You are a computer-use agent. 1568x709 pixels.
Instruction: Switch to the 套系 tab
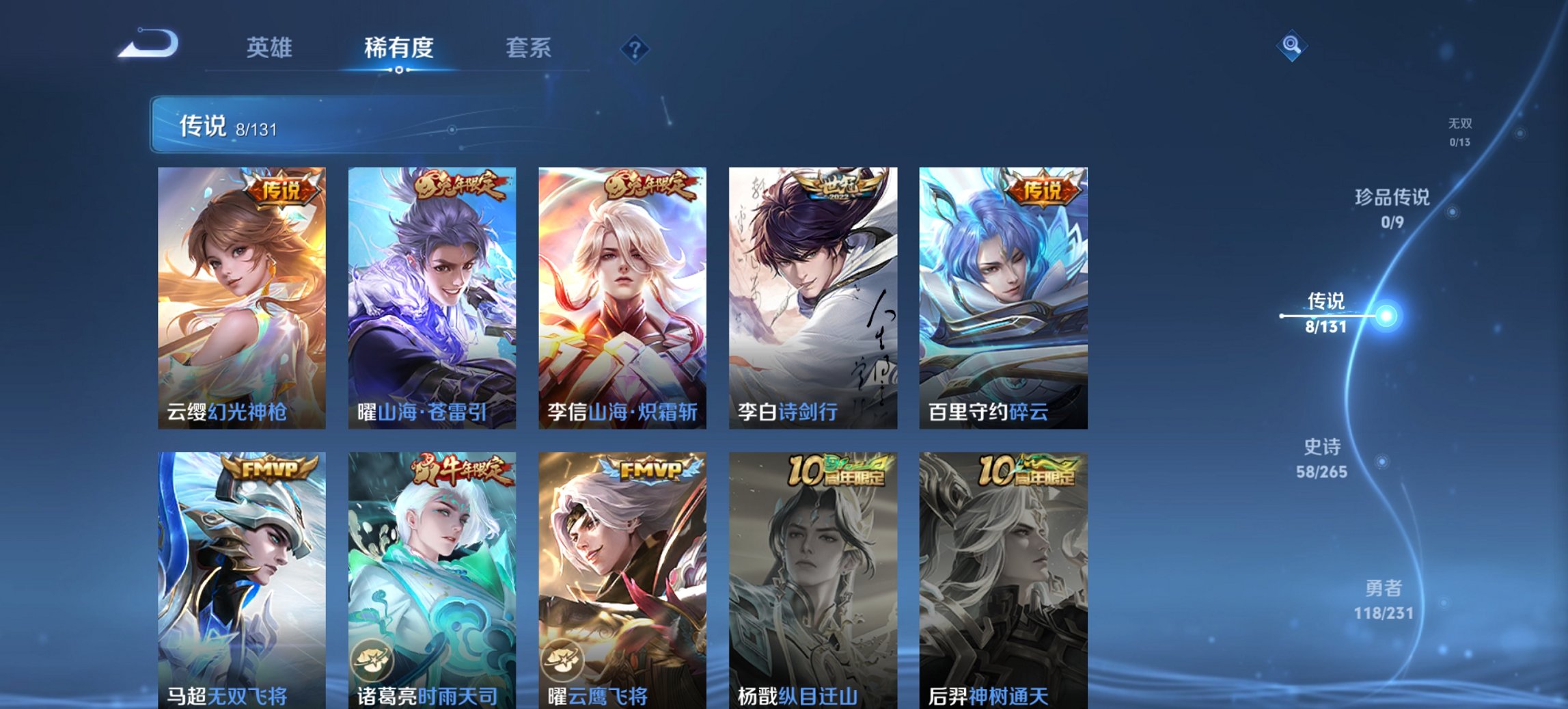click(529, 48)
